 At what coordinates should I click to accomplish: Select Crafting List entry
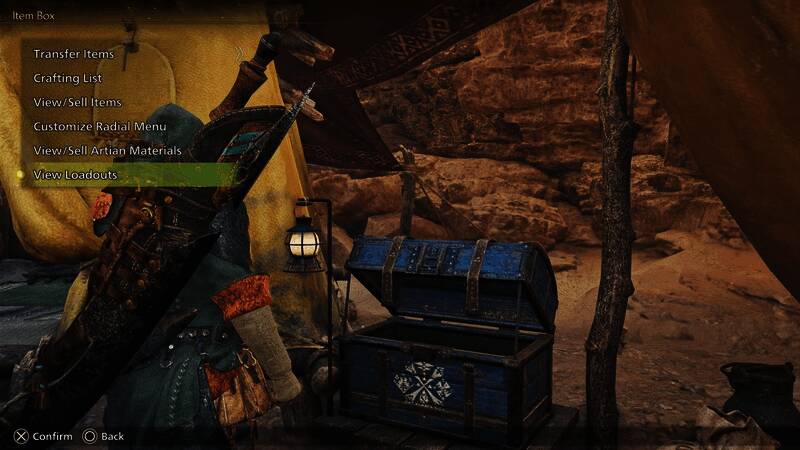coord(68,78)
